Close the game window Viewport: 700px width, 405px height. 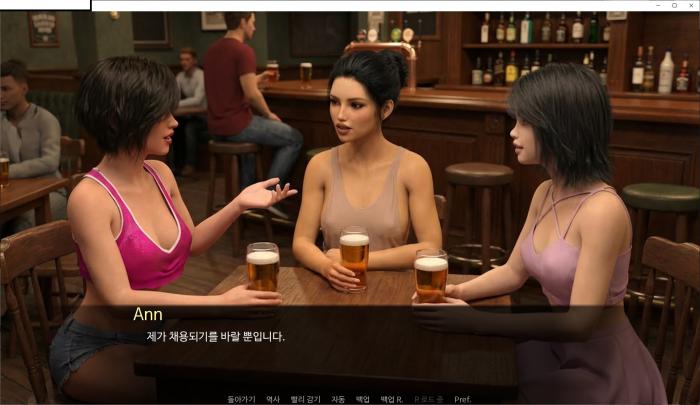pyautogui.click(x=688, y=5)
